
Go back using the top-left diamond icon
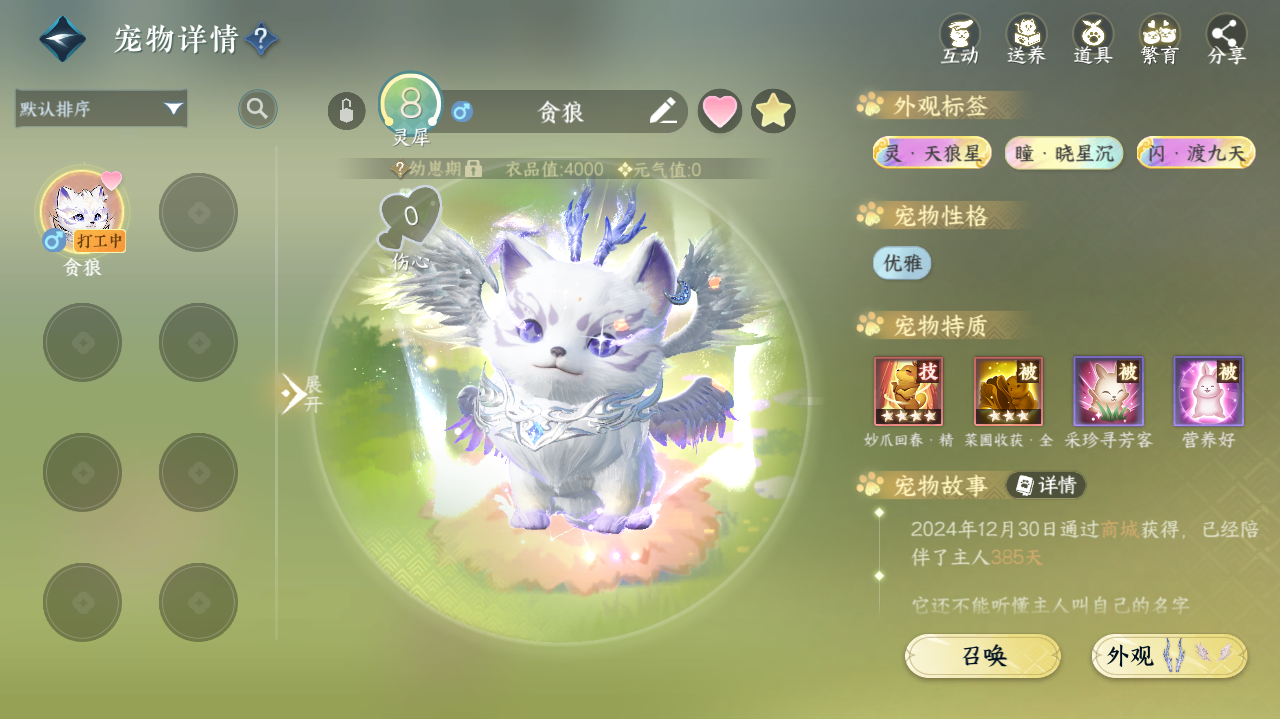(62, 39)
